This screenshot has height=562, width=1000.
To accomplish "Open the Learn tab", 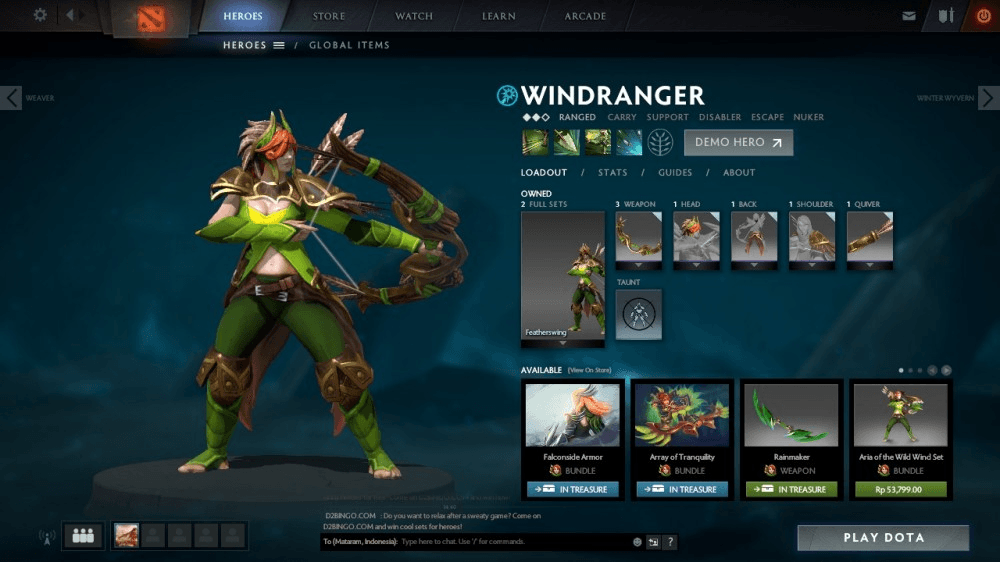I will (x=498, y=16).
